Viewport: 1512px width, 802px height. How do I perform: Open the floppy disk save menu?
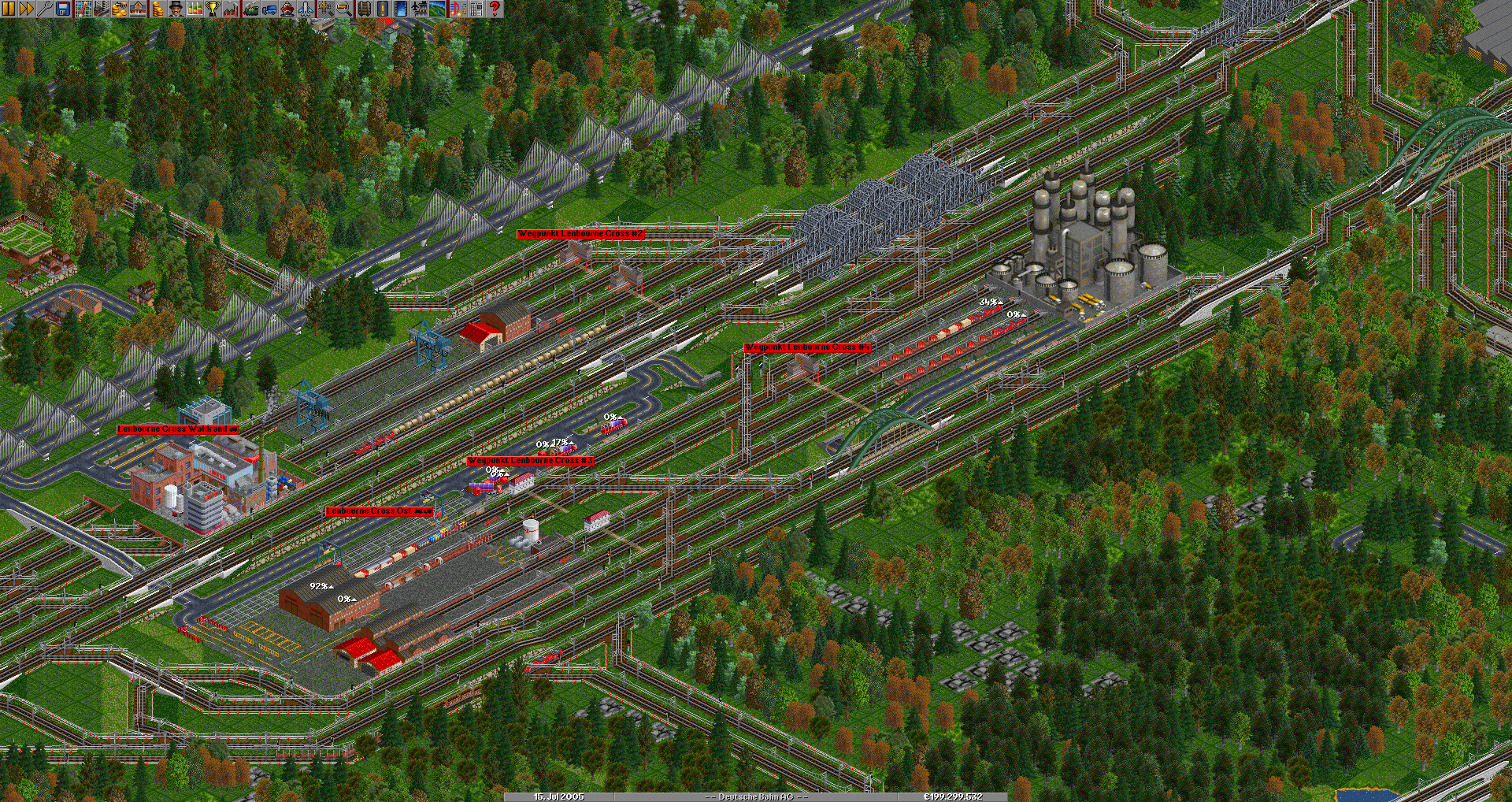click(x=62, y=9)
